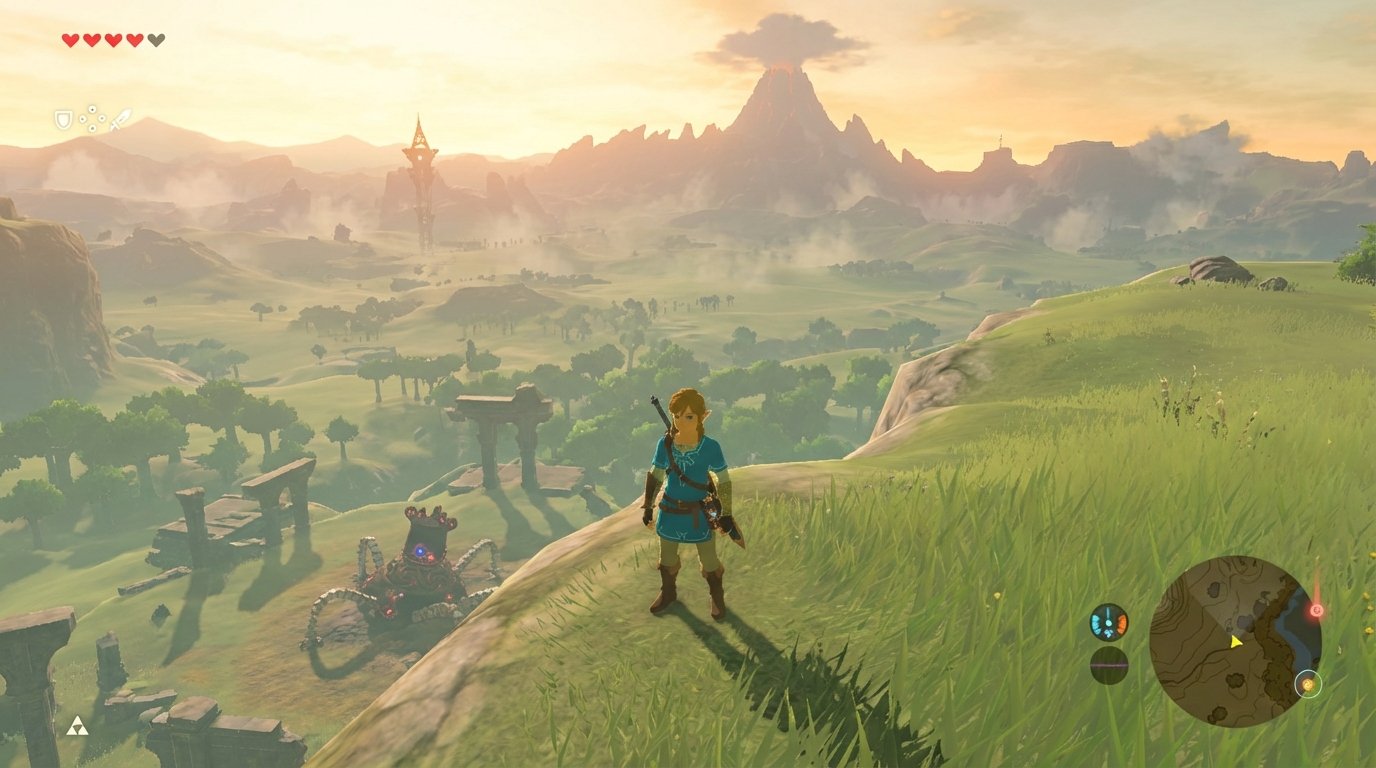This screenshot has width=1376, height=768.
Task: Toggle the empty dark heart
Action: coord(156,40)
